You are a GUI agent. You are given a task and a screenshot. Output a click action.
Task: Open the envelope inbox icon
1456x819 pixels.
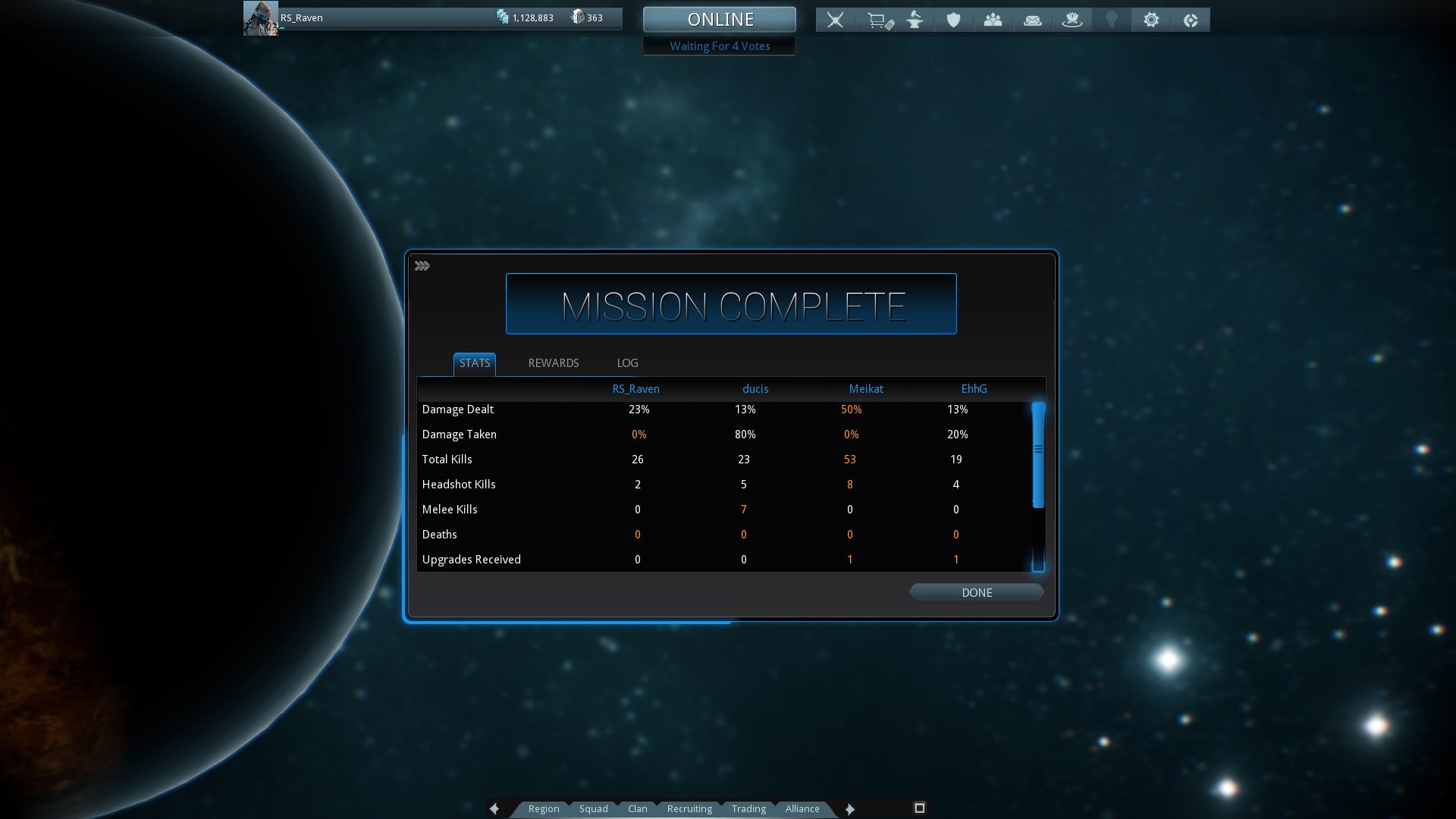(1032, 20)
